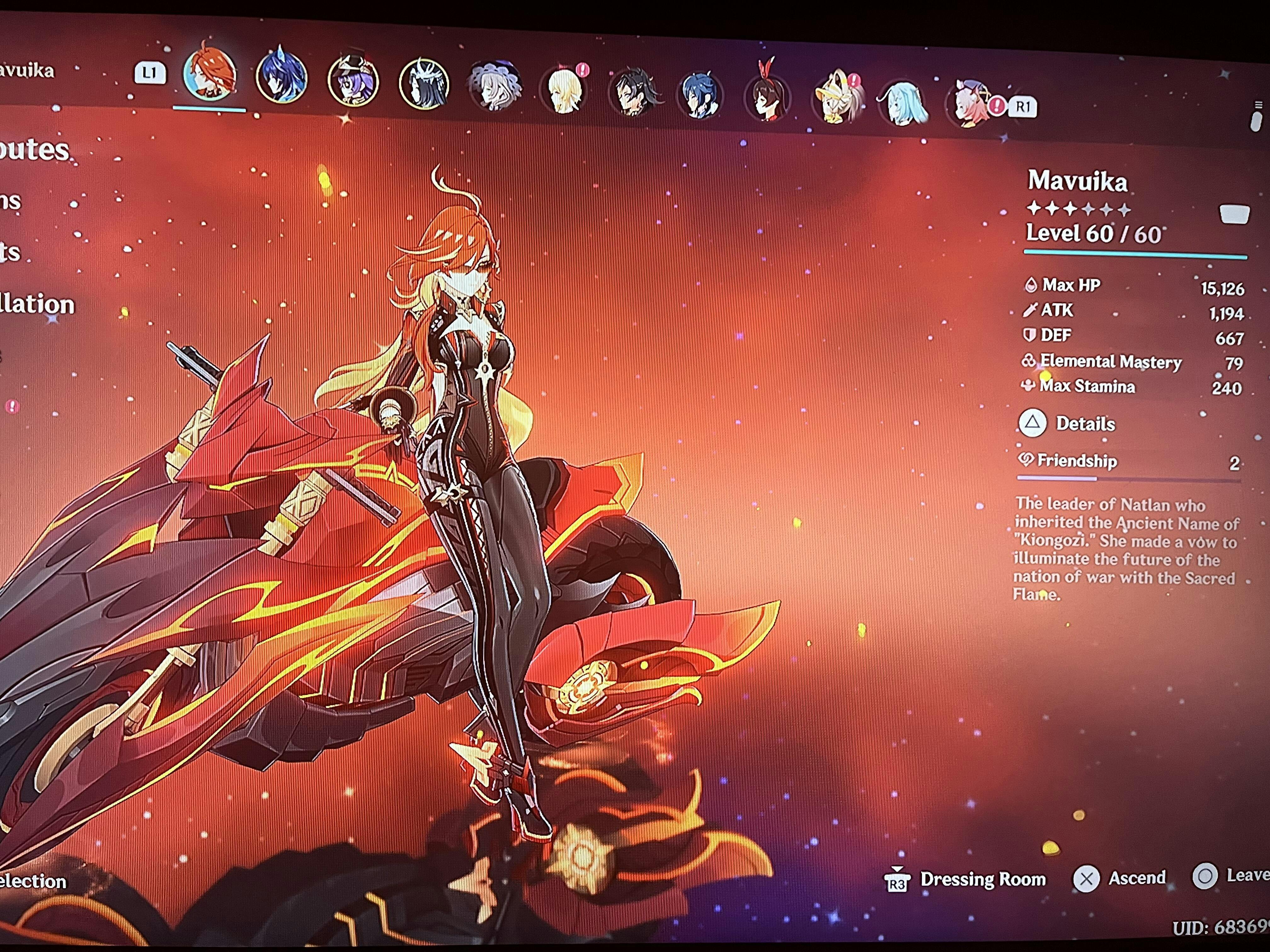Show the Artifacts section
Image resolution: width=1270 pixels, height=952 pixels.
10,252
